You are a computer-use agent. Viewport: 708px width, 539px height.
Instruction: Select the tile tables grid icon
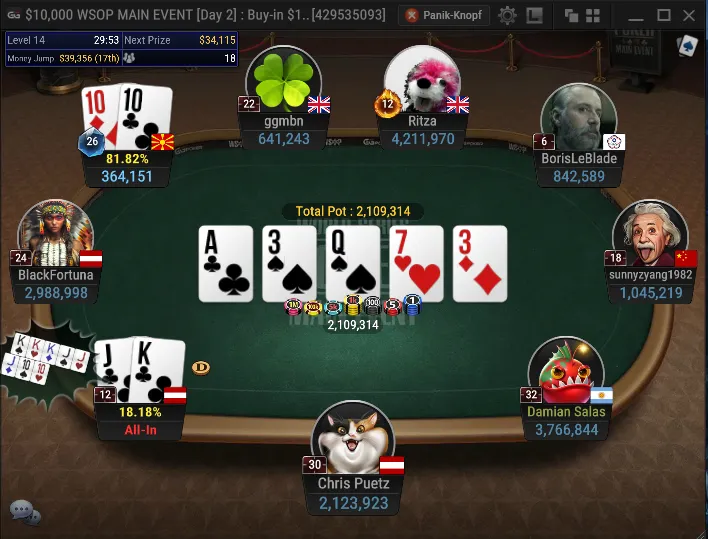pos(592,15)
